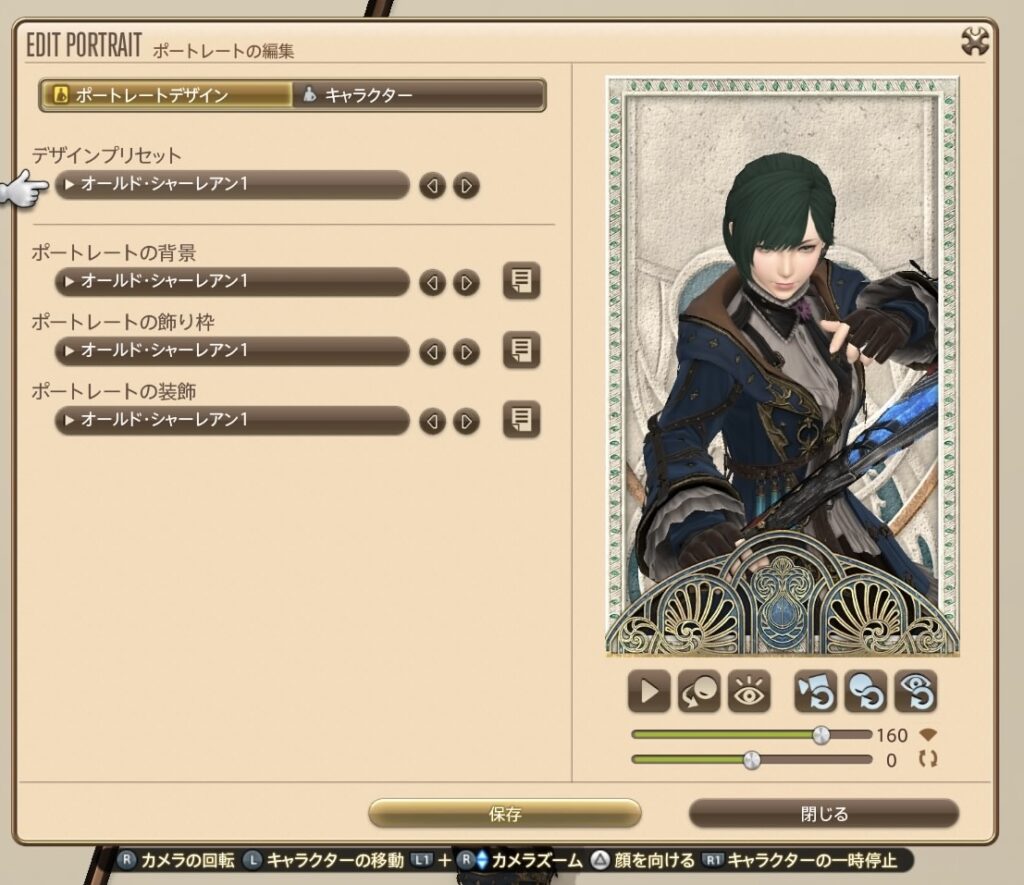Image resolution: width=1024 pixels, height=885 pixels.
Task: Go to next portrait accent option
Action: [466, 422]
